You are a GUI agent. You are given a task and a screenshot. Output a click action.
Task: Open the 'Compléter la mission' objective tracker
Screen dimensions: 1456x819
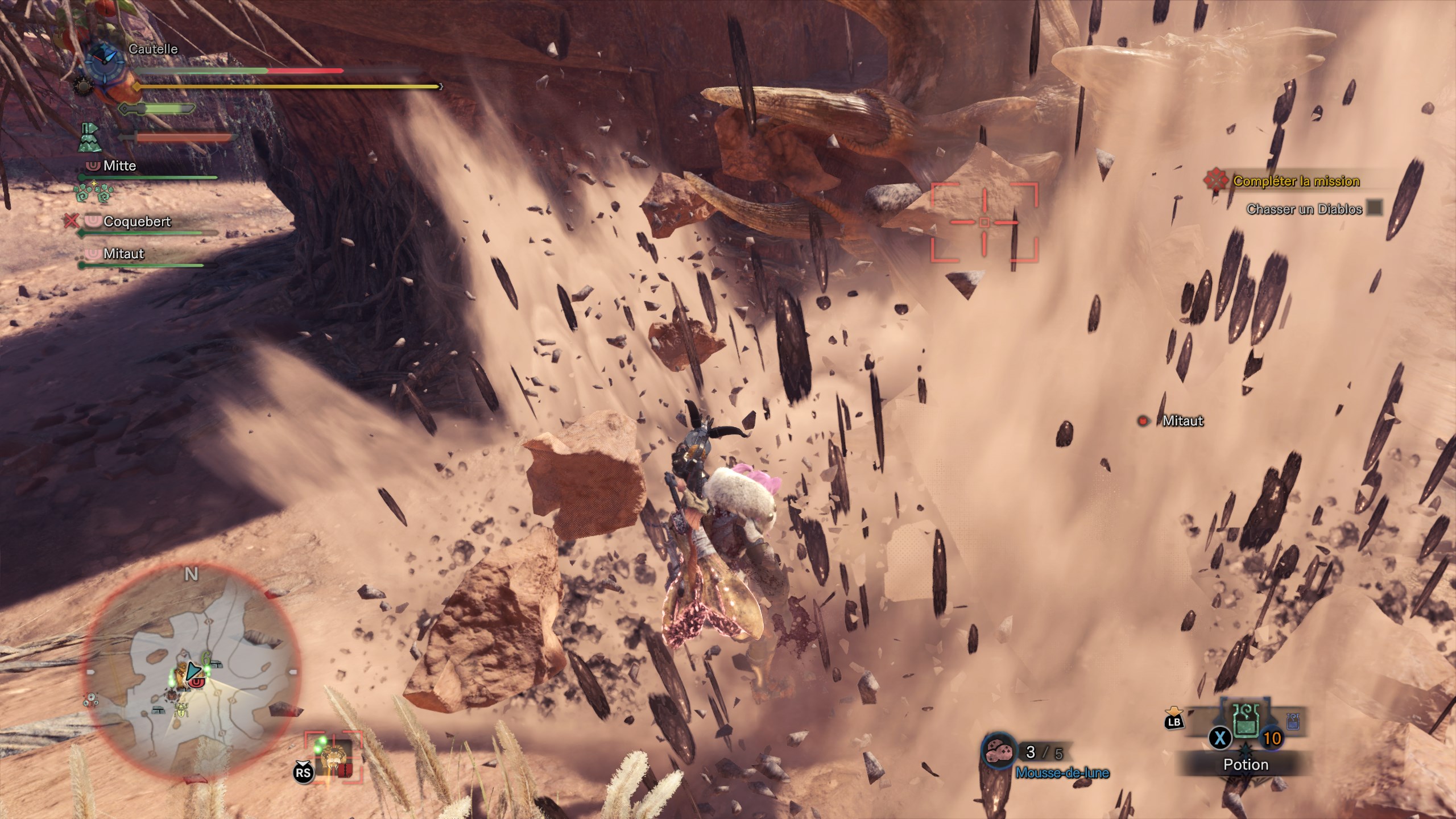[1296, 181]
